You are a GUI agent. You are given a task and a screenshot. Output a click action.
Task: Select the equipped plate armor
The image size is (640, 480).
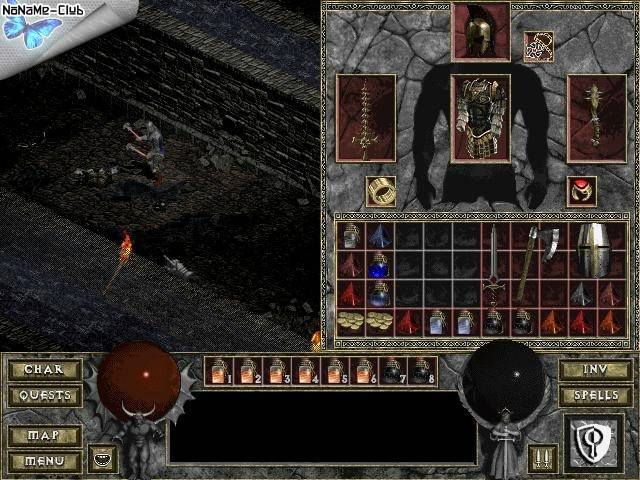point(480,118)
